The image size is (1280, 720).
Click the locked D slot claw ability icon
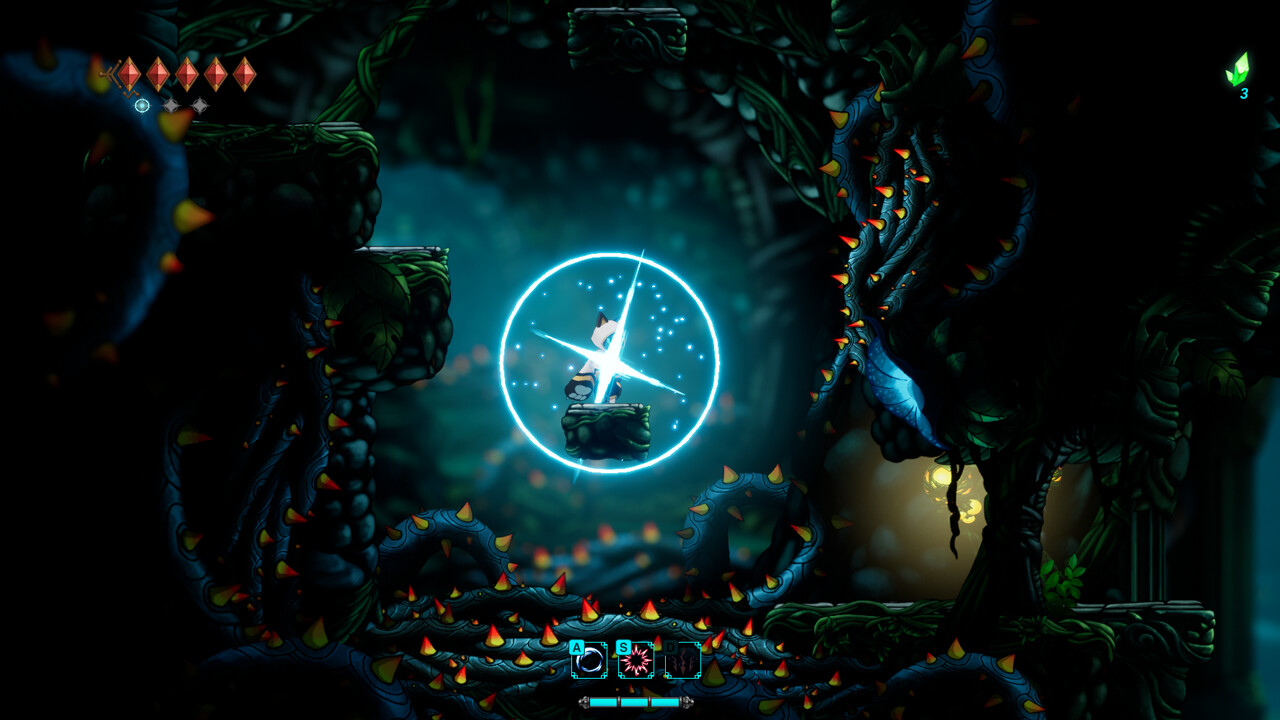click(x=682, y=660)
